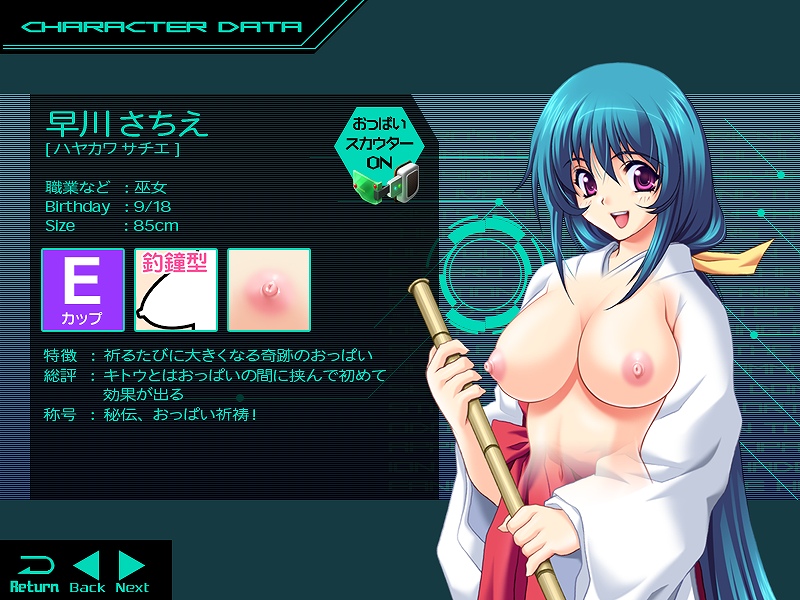Viewport: 800px width, 600px height.
Task: Go to the previous character with Back
Action: pyautogui.click(x=87, y=572)
